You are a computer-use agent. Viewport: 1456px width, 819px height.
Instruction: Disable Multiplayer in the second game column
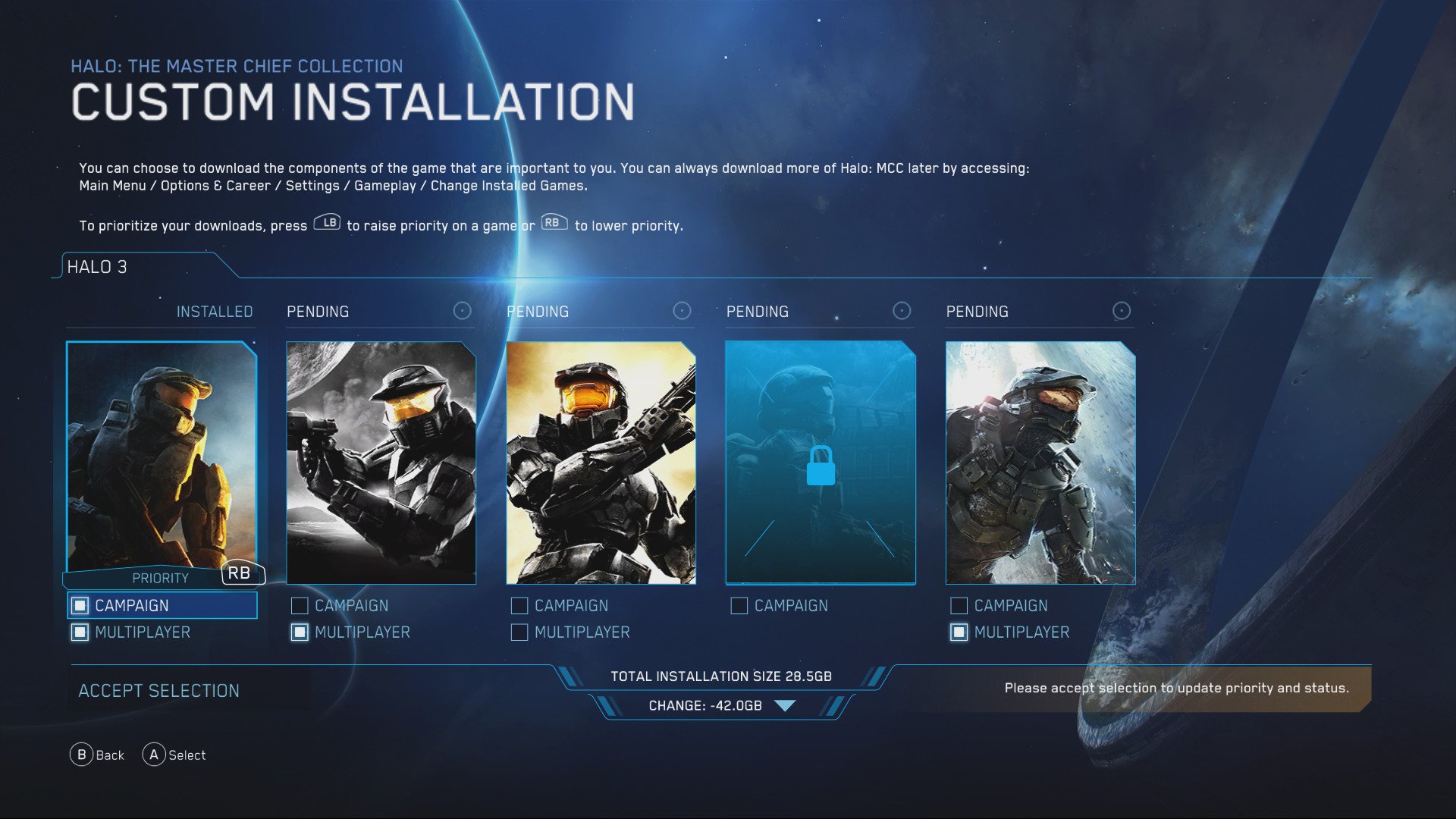pyautogui.click(x=298, y=632)
